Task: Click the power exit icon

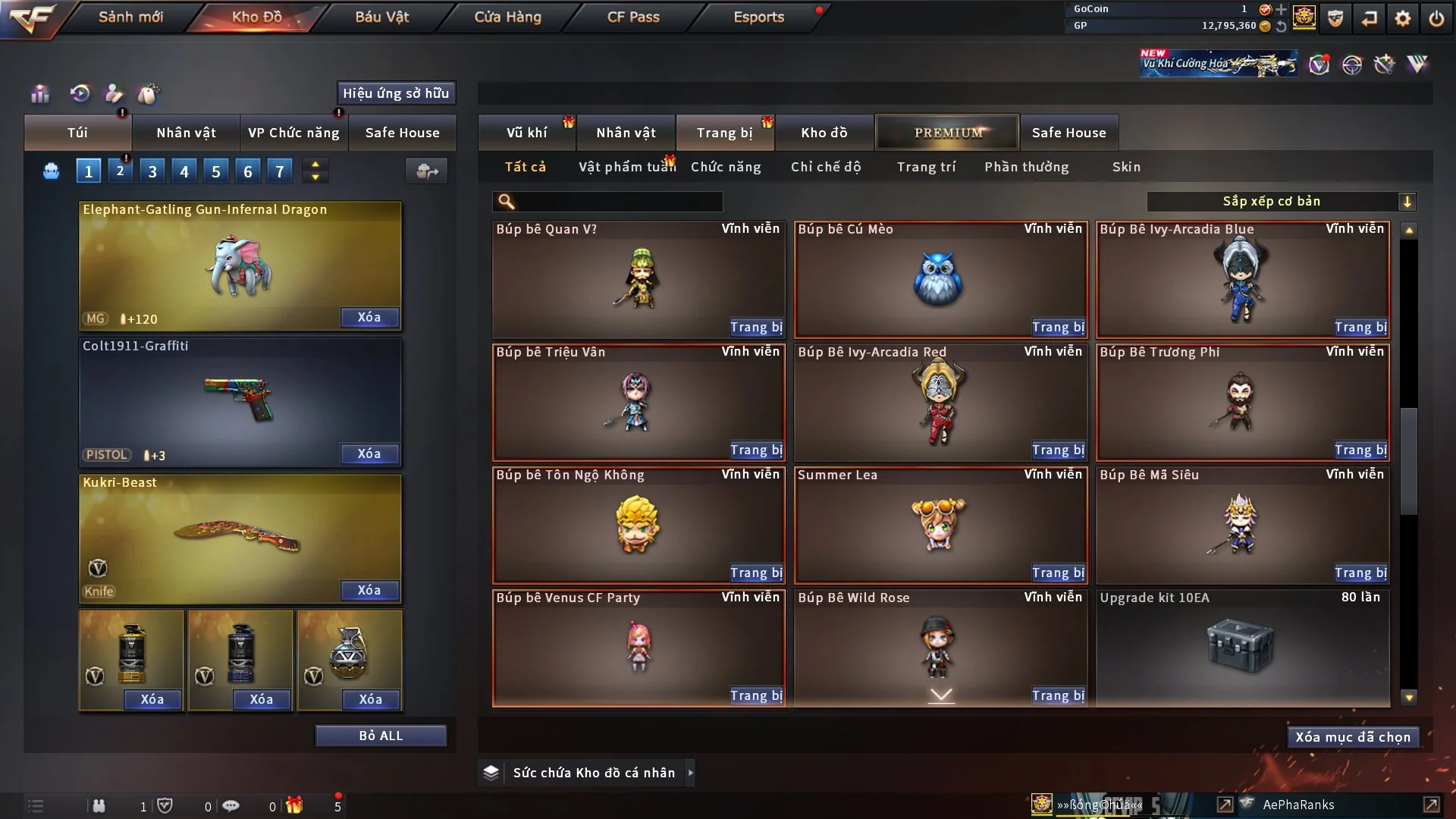Action: click(x=1436, y=18)
